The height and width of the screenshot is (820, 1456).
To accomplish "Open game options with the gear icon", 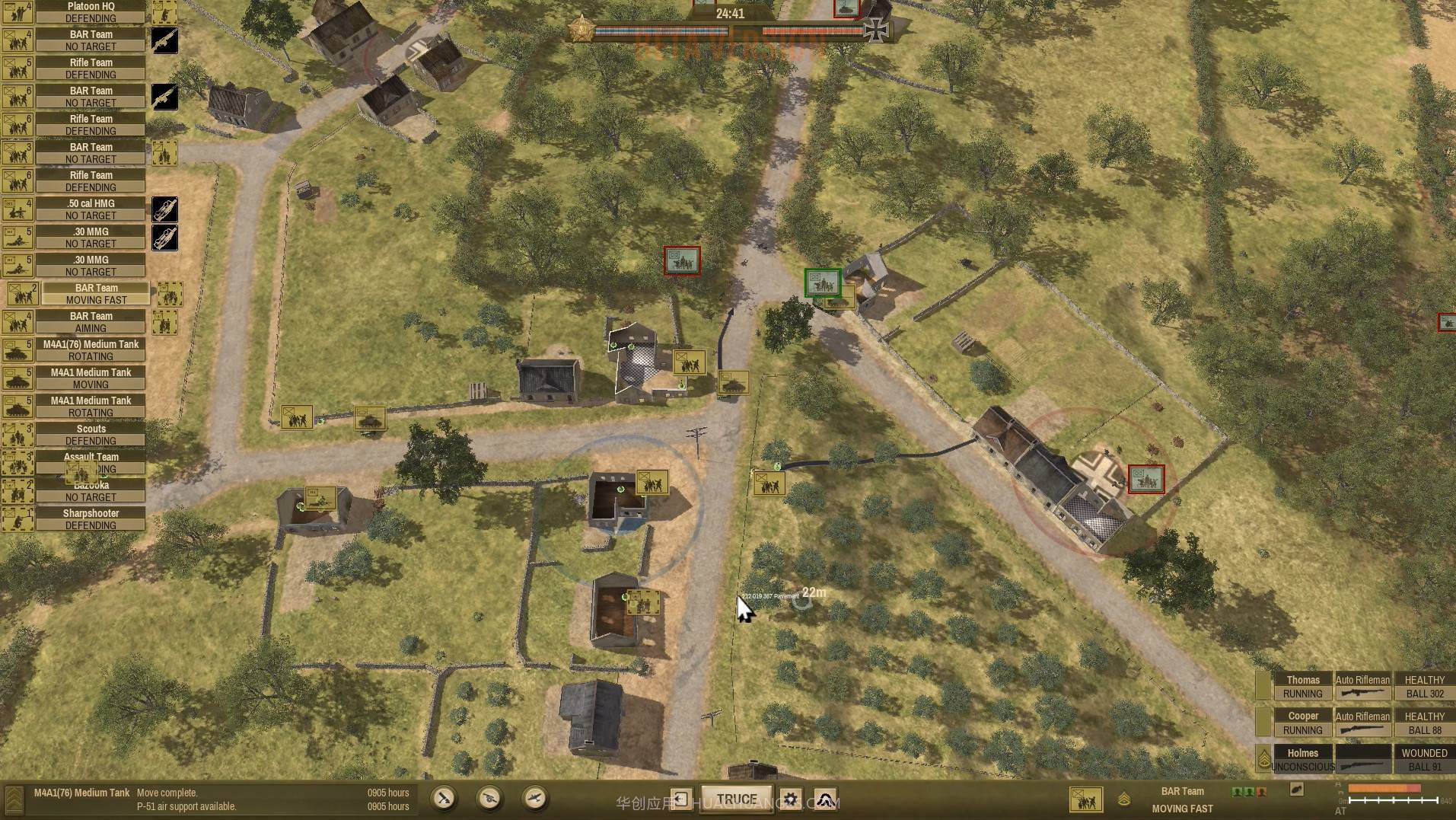I will coord(791,799).
